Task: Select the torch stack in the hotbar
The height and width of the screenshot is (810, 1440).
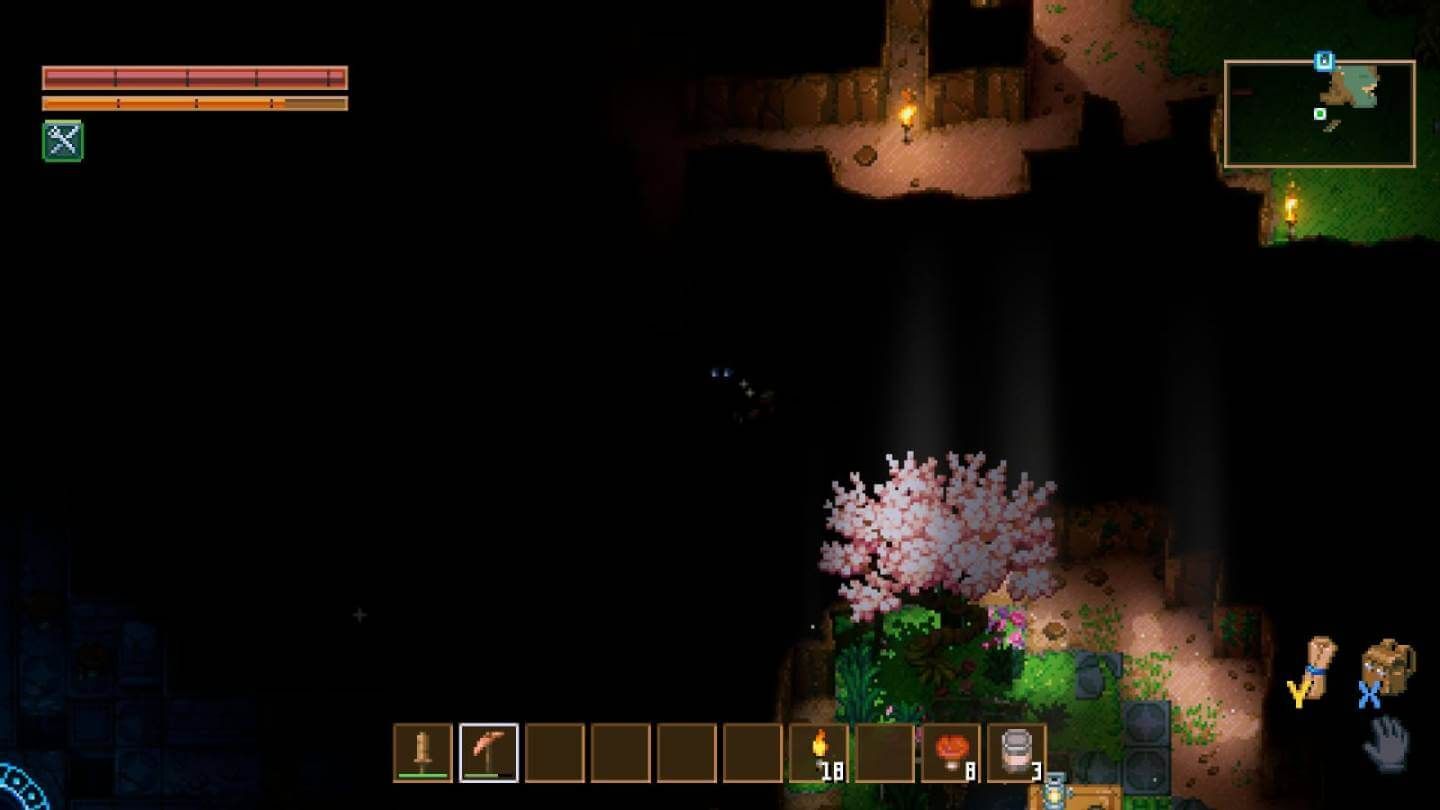Action: pos(820,750)
